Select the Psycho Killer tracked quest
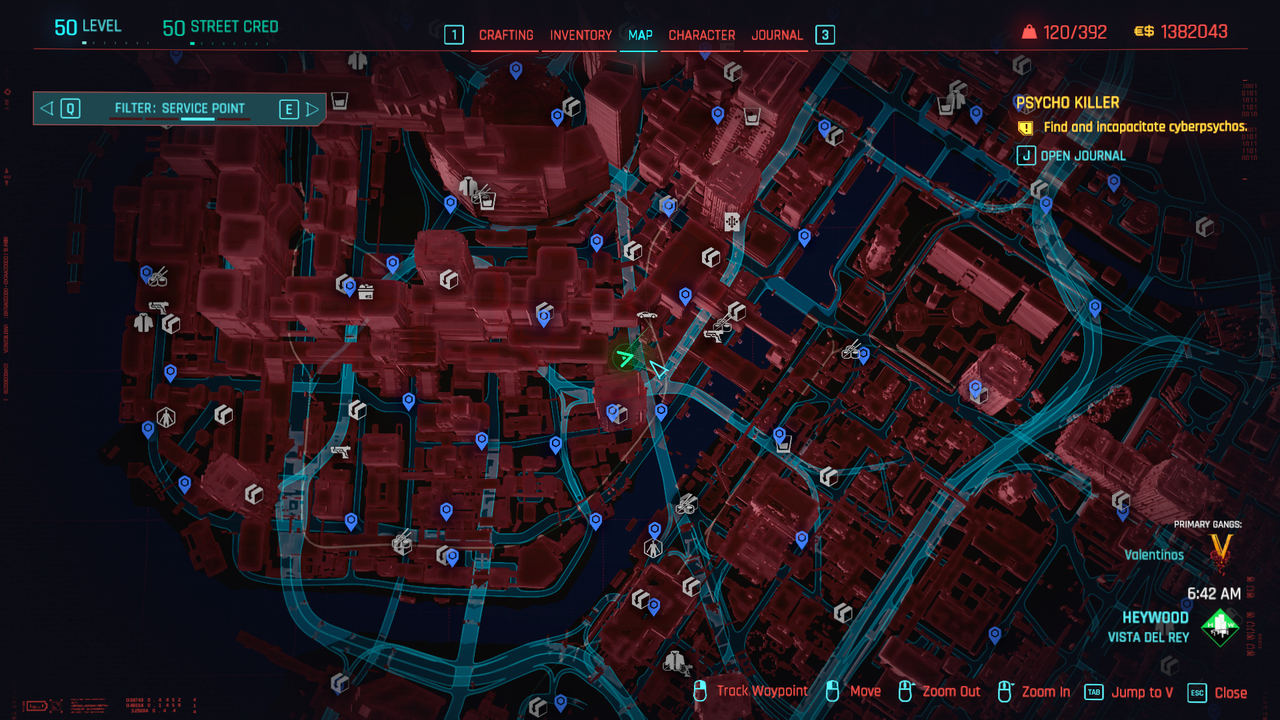 1067,102
